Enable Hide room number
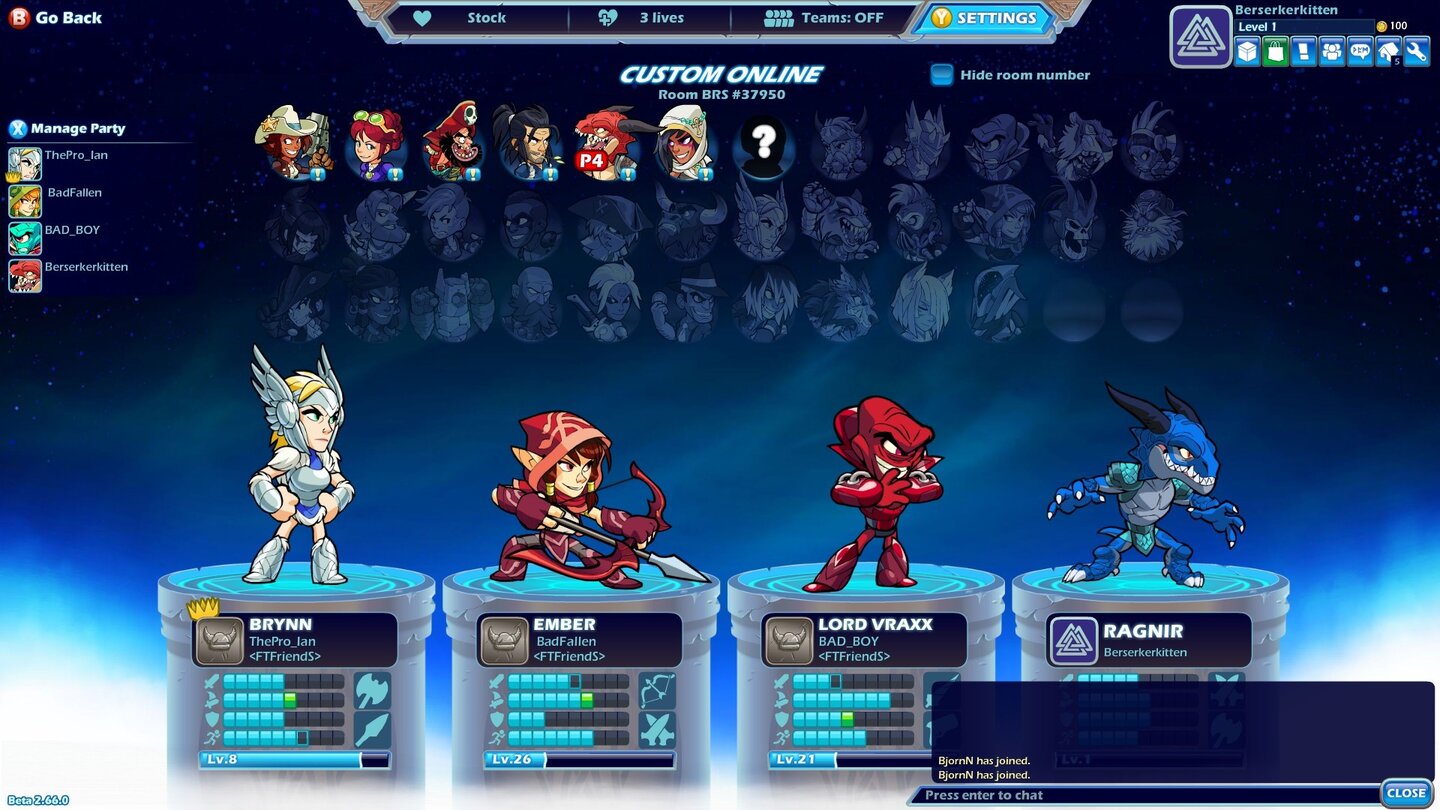The image size is (1440, 810). (942, 74)
